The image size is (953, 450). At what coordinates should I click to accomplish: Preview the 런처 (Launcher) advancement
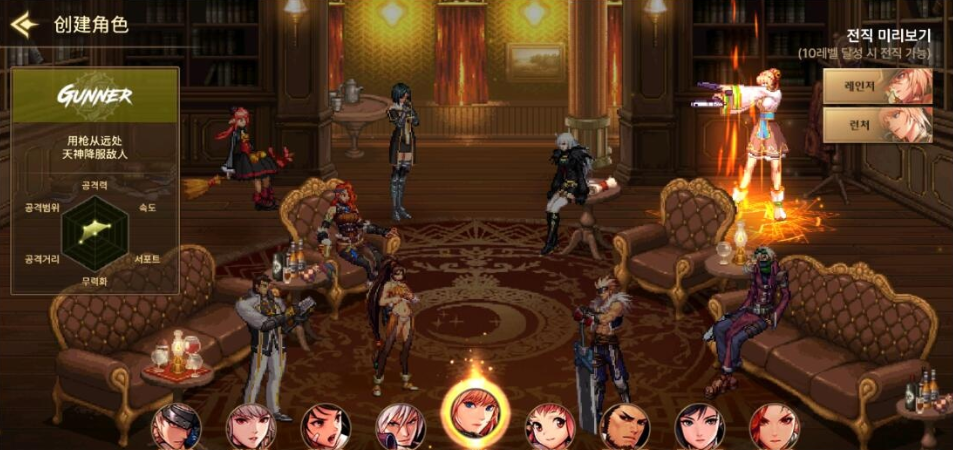[877, 125]
